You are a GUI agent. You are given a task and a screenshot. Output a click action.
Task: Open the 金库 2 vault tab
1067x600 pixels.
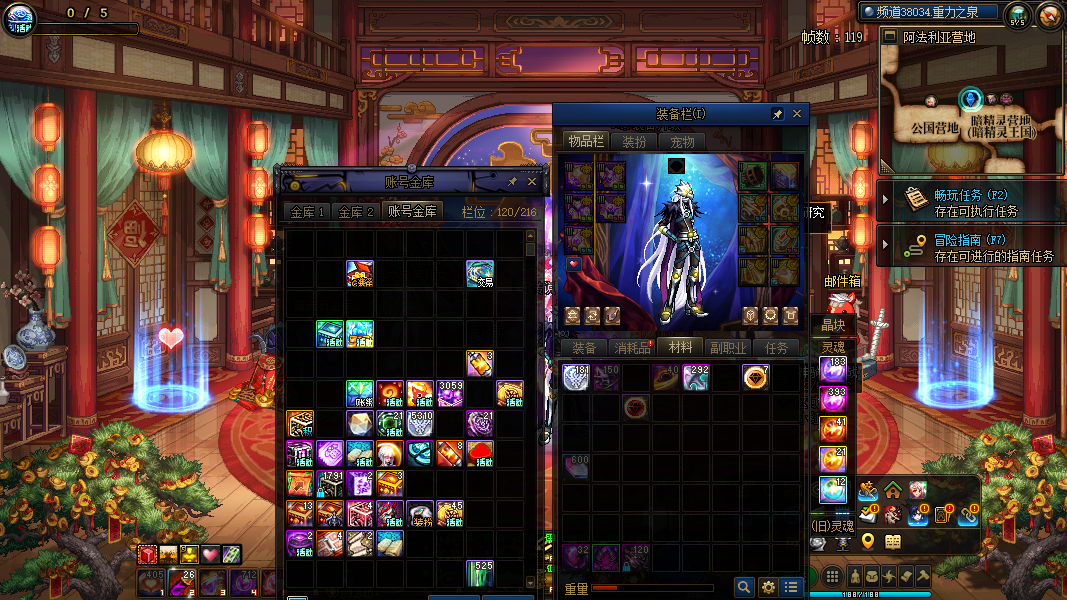[356, 212]
